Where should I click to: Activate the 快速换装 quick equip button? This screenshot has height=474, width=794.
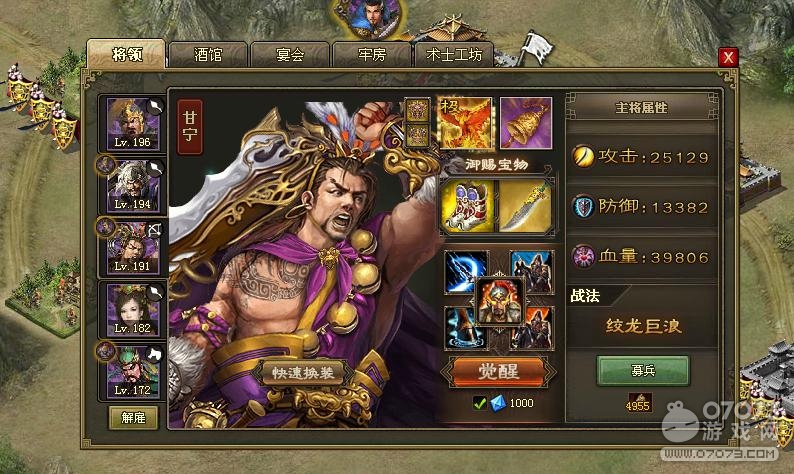(303, 372)
